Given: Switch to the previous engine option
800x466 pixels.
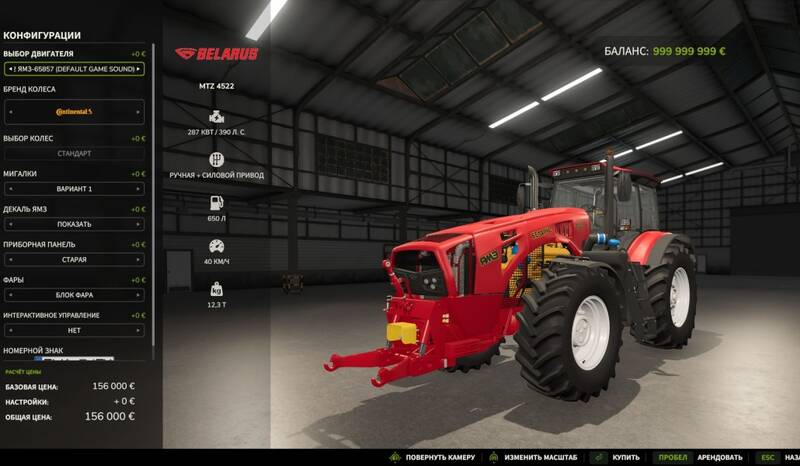Looking at the screenshot, I should click(9, 69).
